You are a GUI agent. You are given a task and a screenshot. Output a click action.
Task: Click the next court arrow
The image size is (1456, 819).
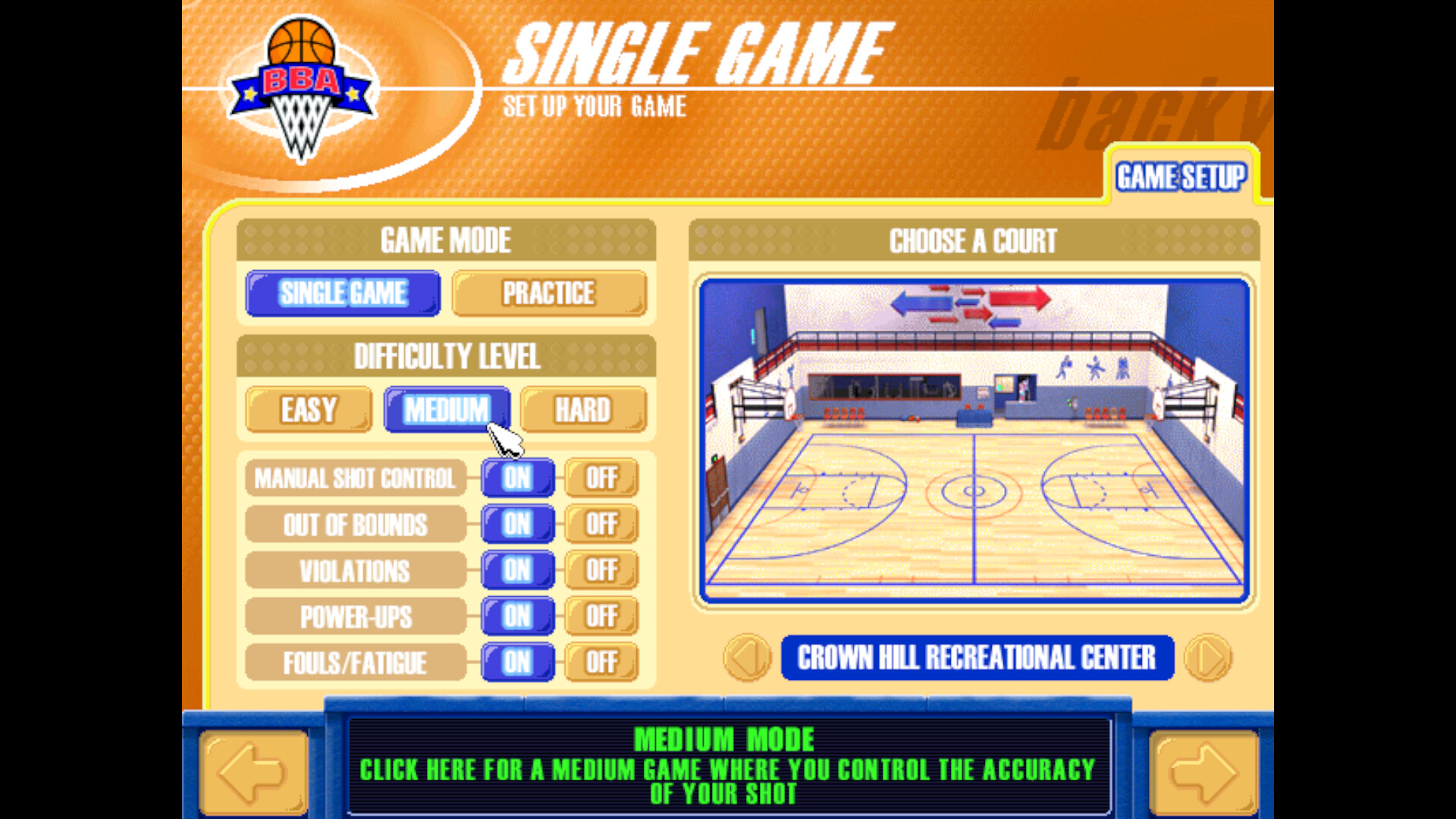[x=1208, y=657]
